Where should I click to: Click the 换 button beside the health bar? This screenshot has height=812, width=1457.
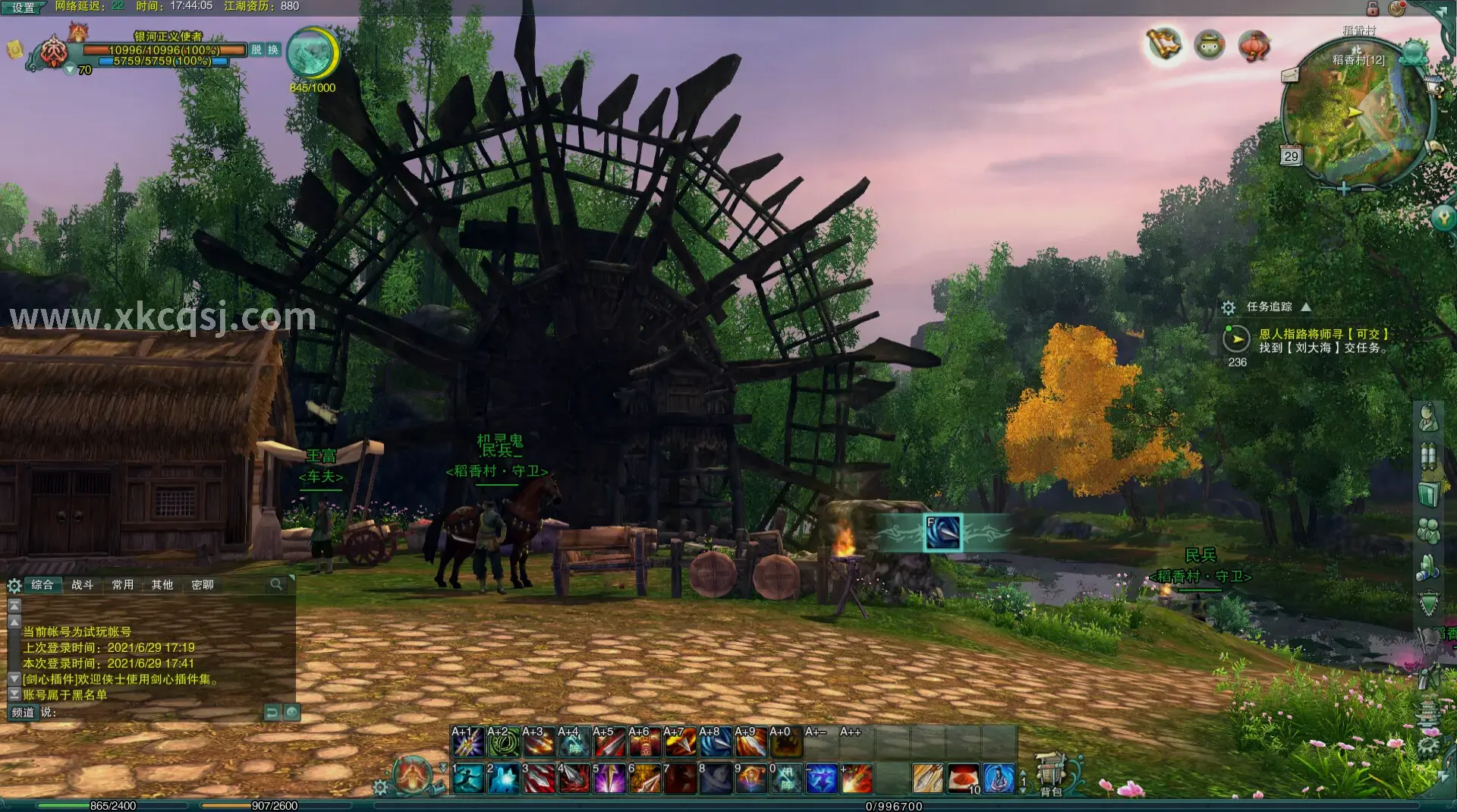[x=273, y=50]
